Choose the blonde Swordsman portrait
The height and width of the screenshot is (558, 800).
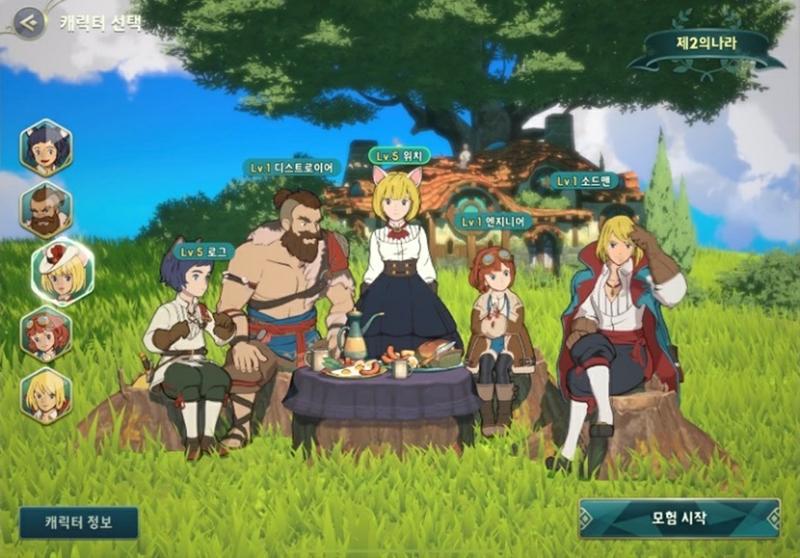46,395
